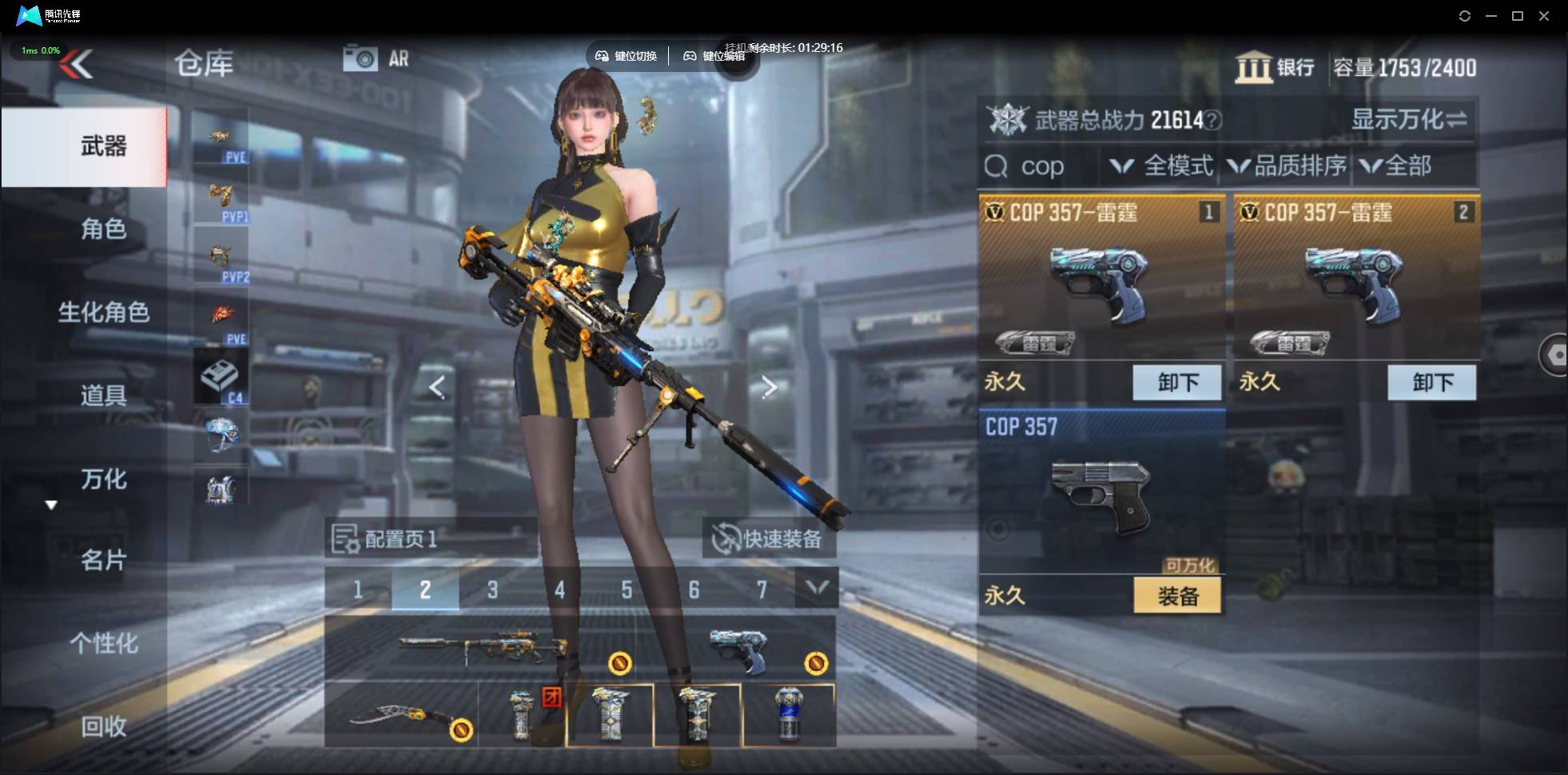The image size is (1568, 775).
Task: Open the AR camera mode
Action: coord(376,58)
